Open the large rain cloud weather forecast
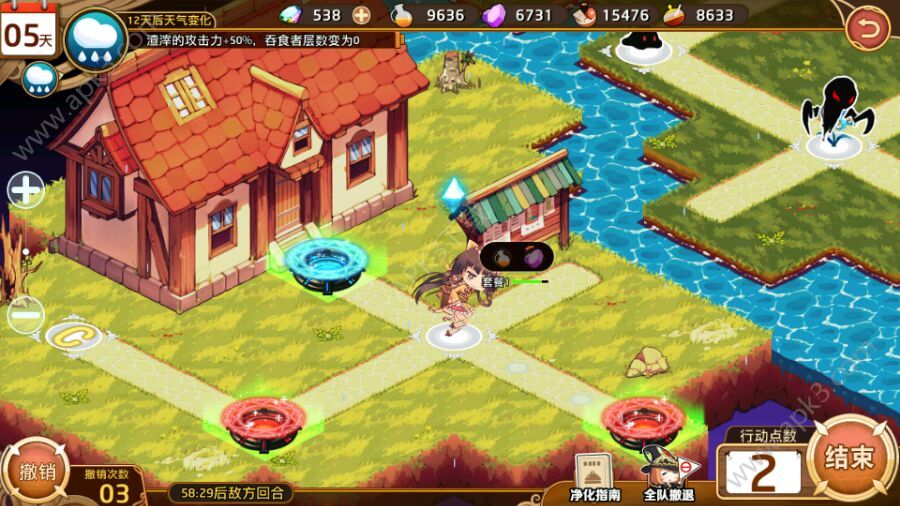 95,40
